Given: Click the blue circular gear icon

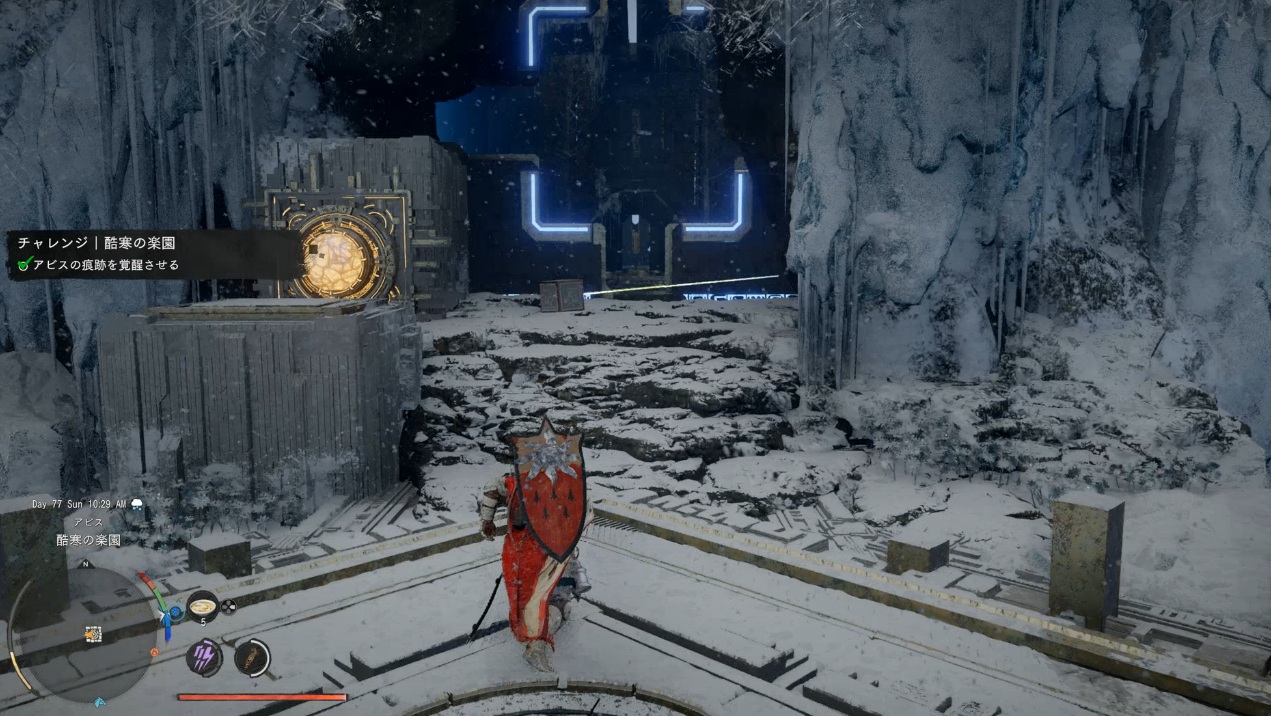Looking at the screenshot, I should coord(176,612).
